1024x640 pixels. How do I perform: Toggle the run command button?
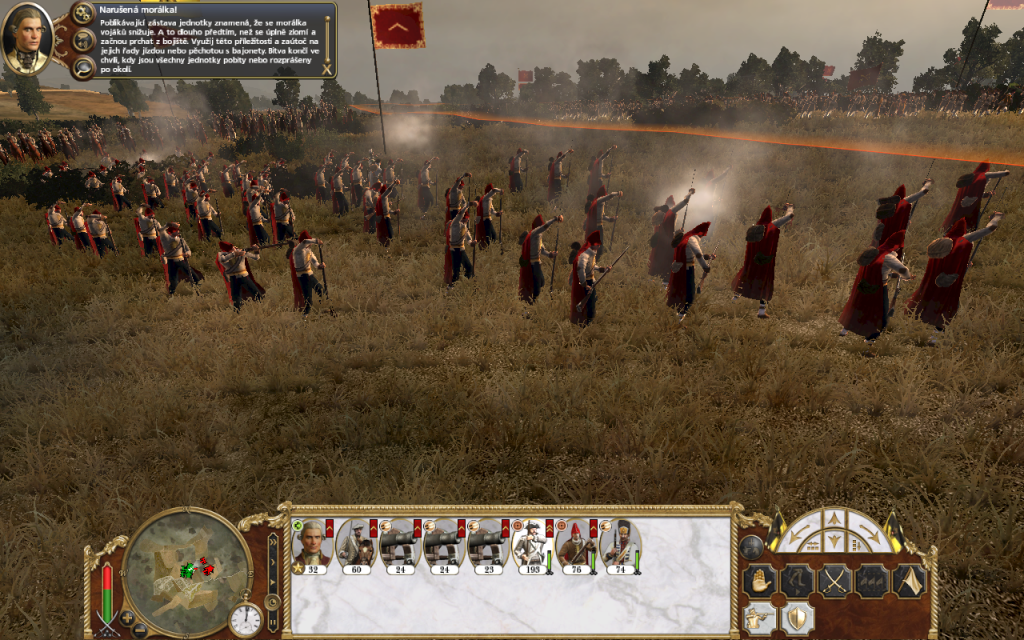coord(797,580)
